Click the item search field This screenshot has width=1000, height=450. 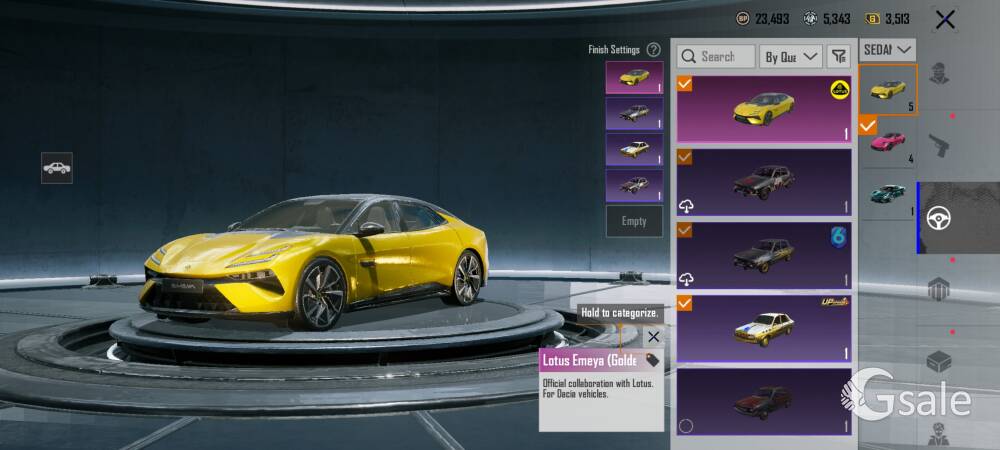(x=716, y=57)
